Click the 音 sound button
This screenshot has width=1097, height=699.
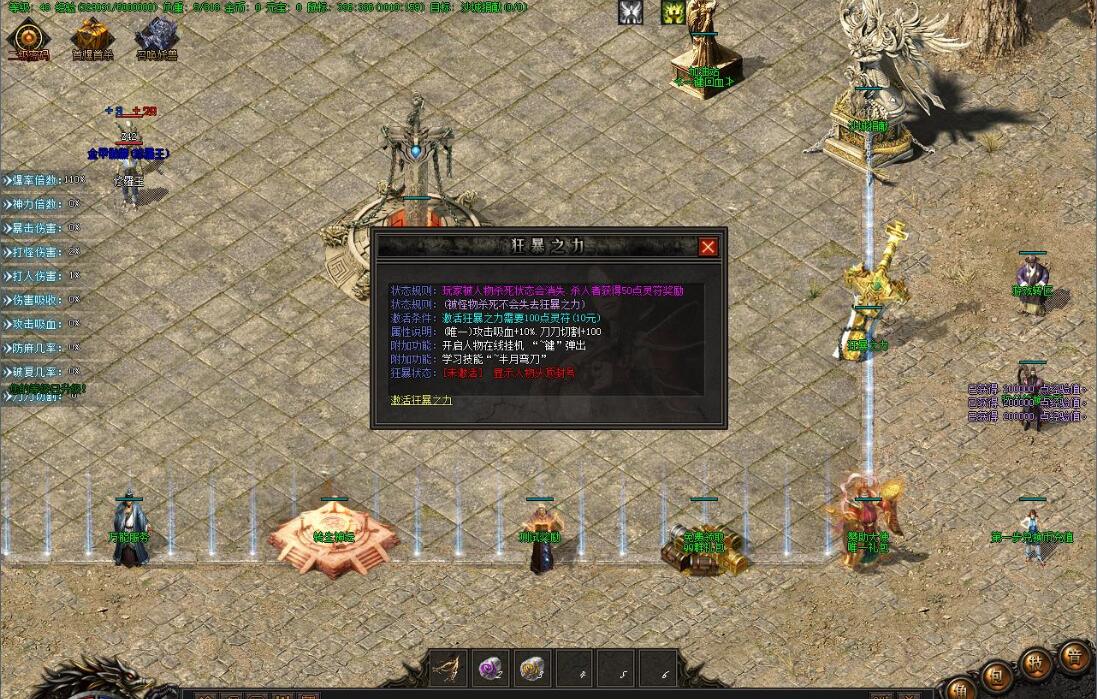click(x=1075, y=655)
